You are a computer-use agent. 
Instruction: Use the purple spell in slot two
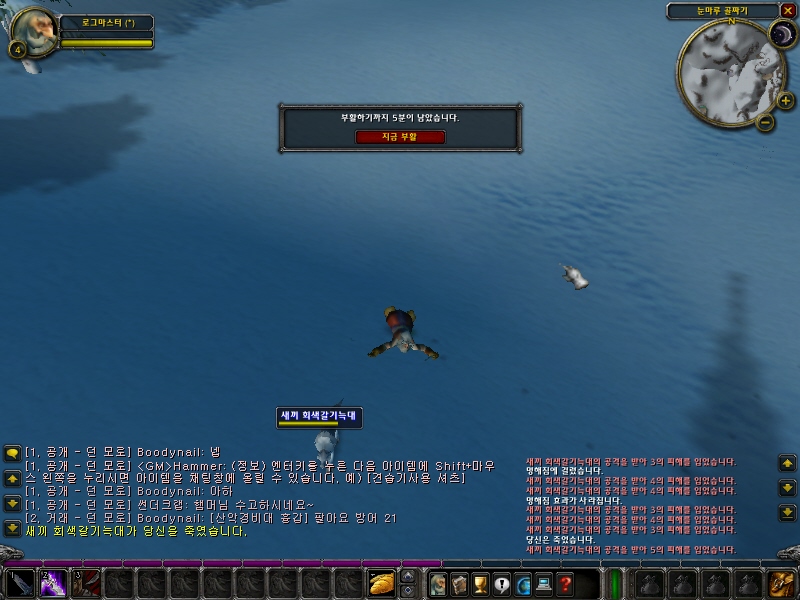point(53,583)
